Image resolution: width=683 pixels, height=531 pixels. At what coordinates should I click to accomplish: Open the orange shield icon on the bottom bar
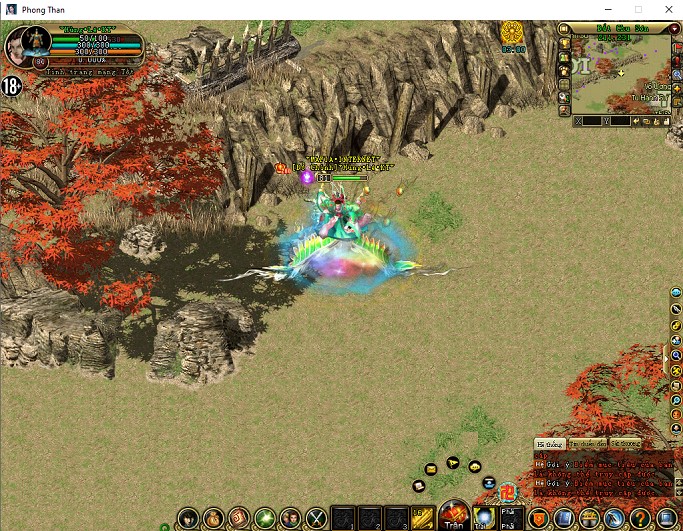(x=539, y=518)
